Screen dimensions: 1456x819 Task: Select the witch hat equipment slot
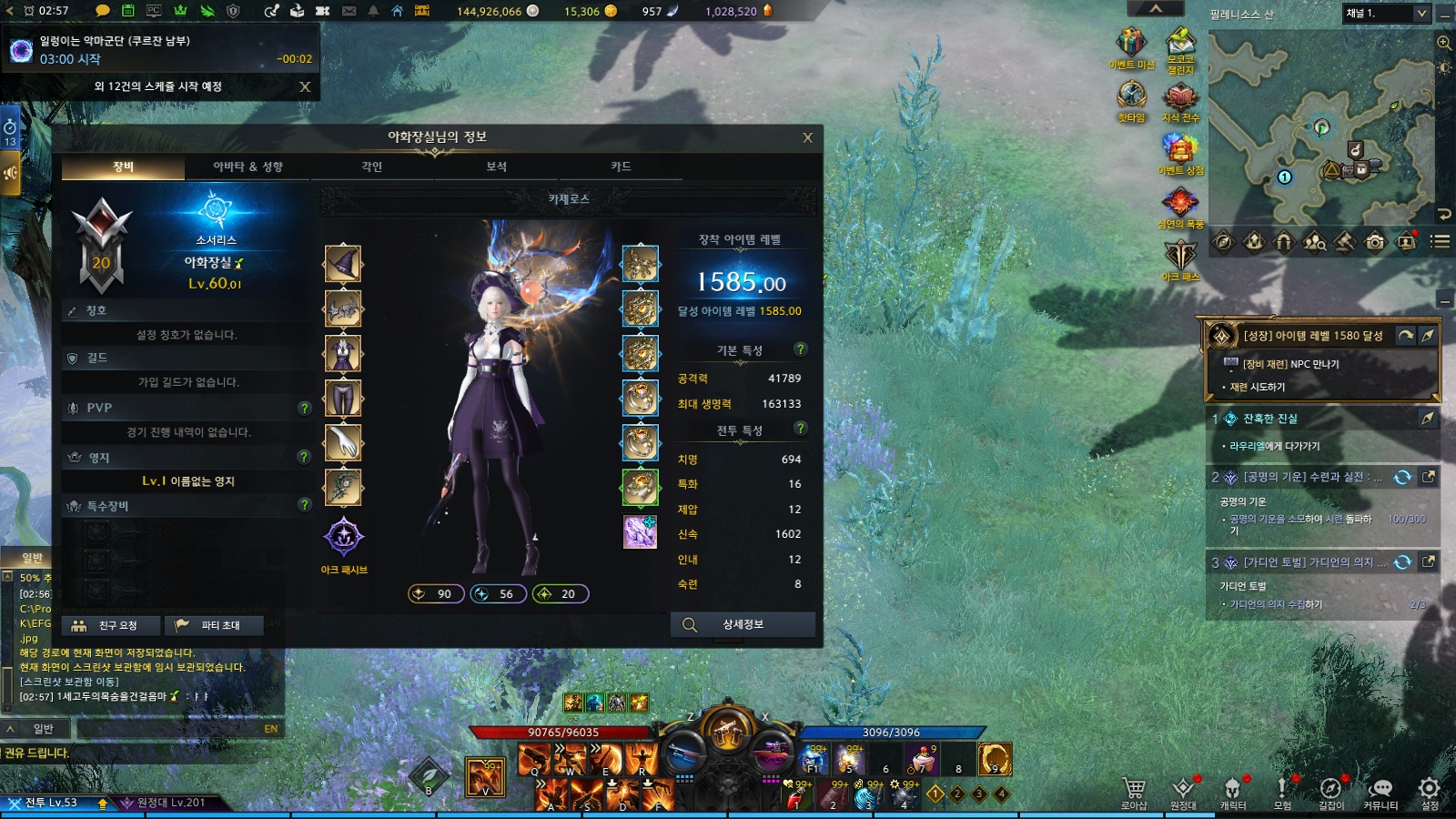[343, 264]
